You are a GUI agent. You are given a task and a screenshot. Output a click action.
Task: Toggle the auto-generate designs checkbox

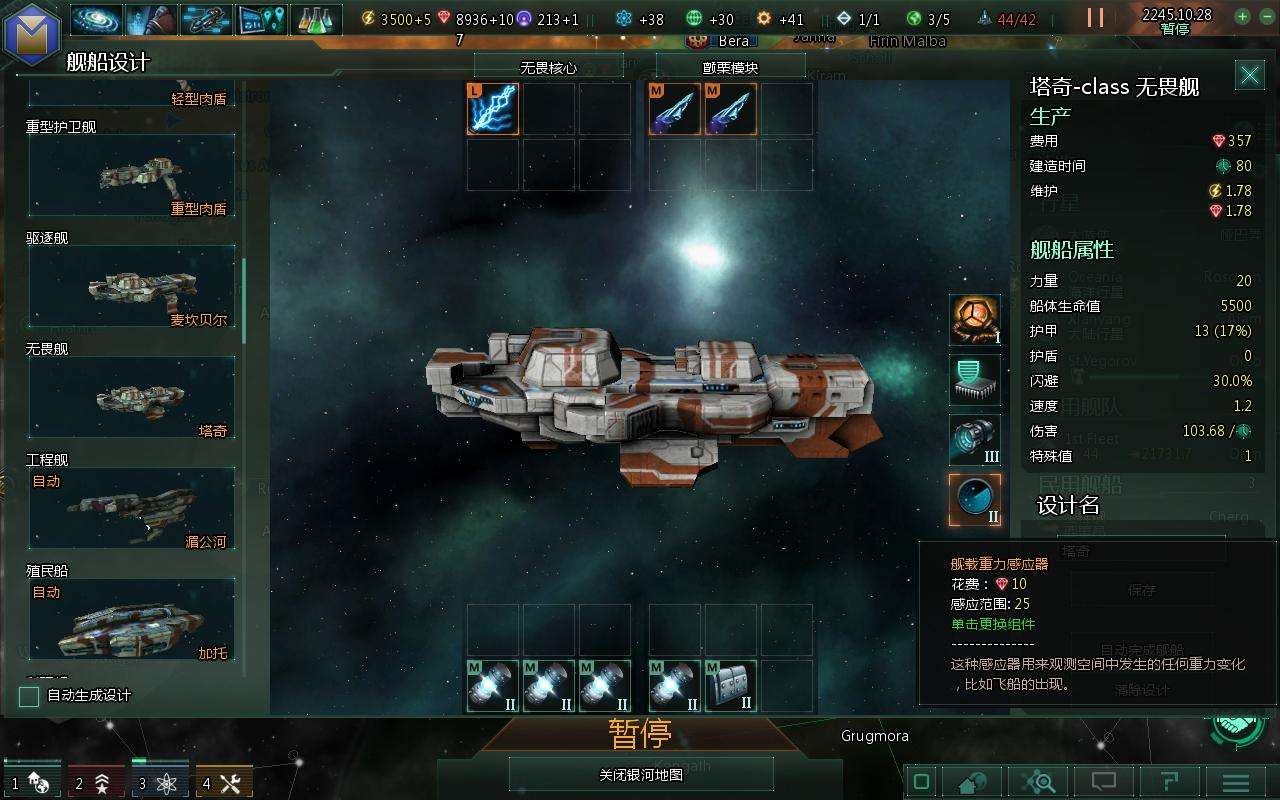click(x=30, y=696)
